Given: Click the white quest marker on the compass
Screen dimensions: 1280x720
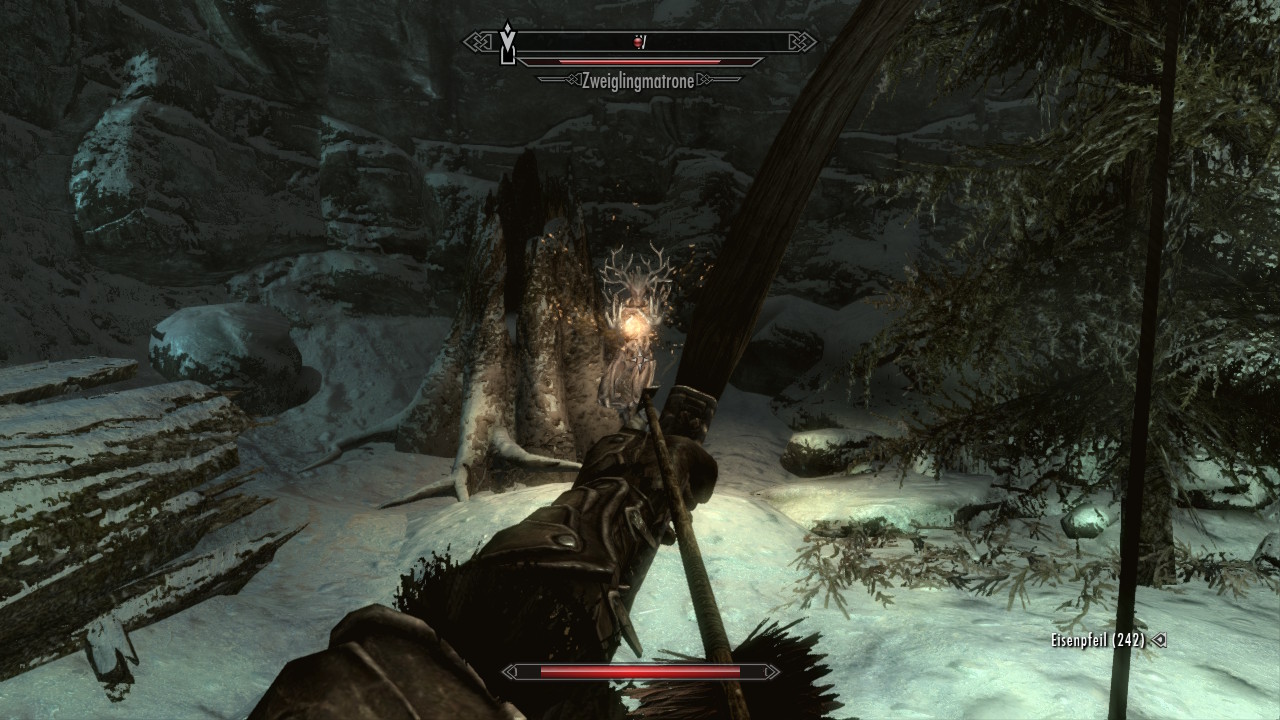Looking at the screenshot, I should coord(508,43).
